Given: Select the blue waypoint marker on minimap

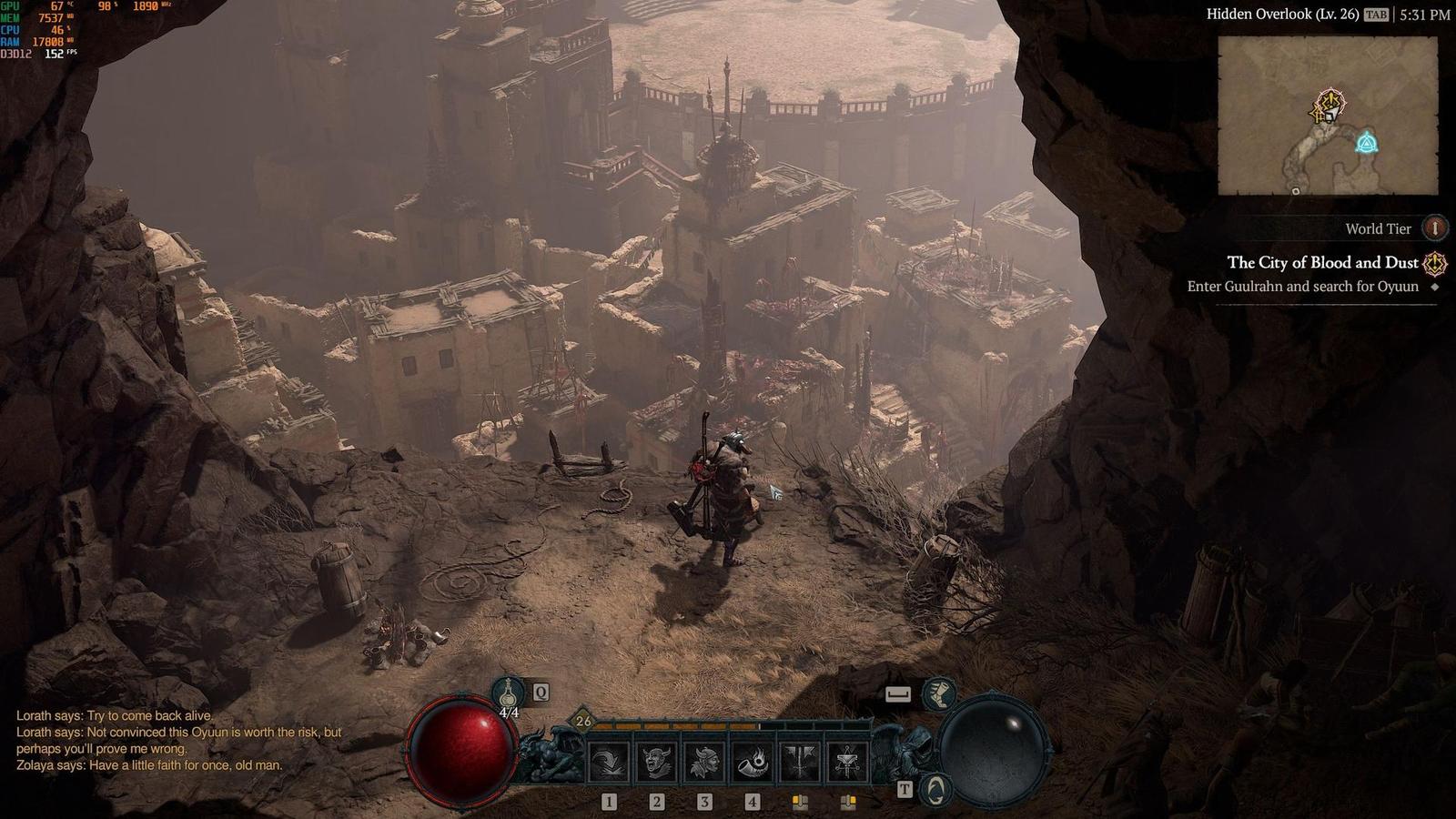Looking at the screenshot, I should [1366, 143].
